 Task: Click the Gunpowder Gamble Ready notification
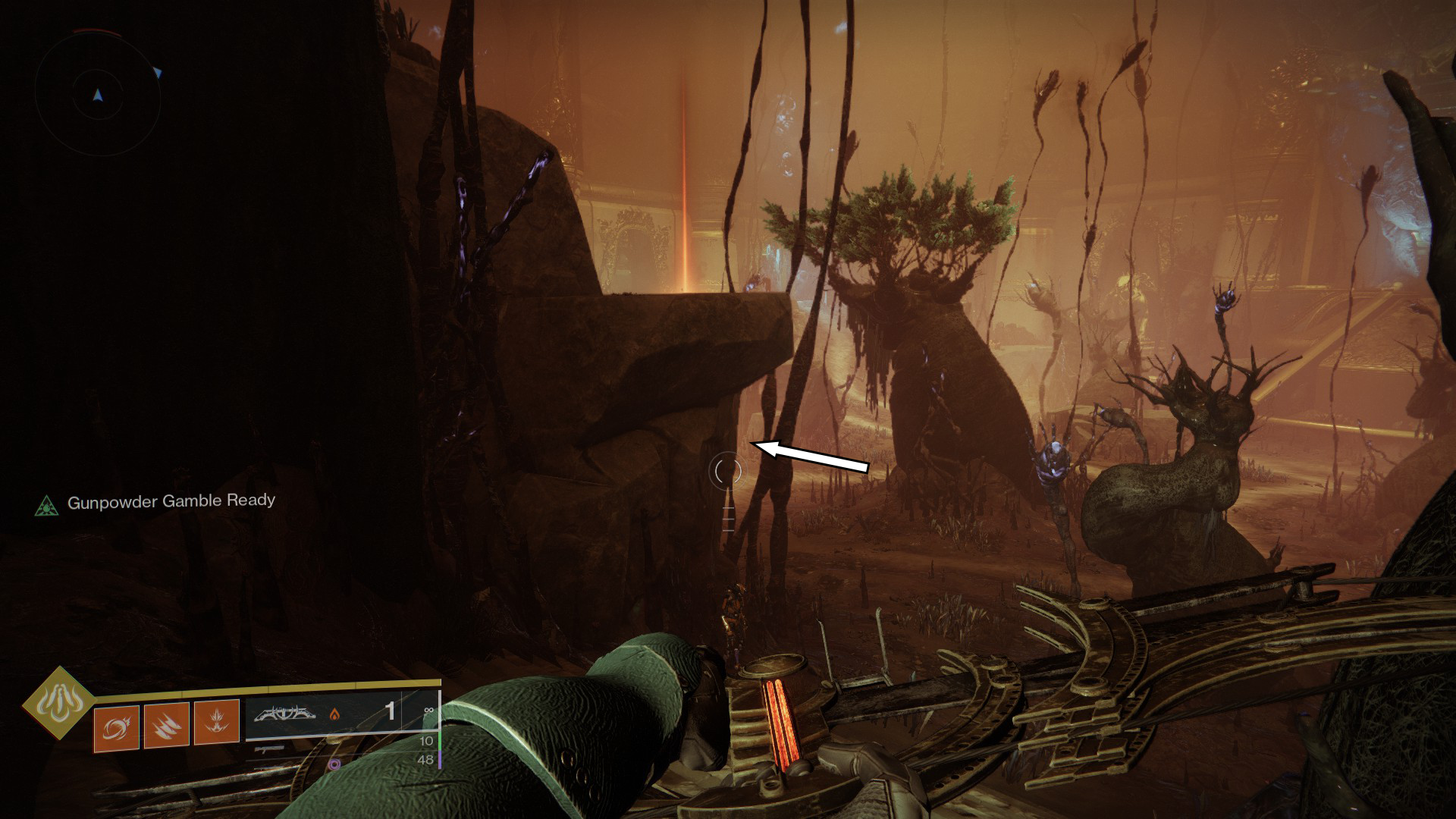click(x=156, y=502)
